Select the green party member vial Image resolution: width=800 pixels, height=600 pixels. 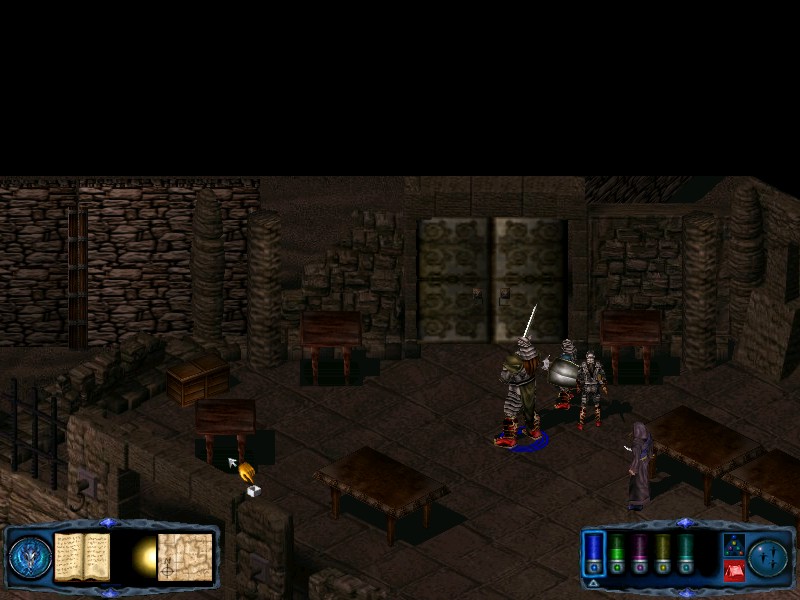click(618, 552)
